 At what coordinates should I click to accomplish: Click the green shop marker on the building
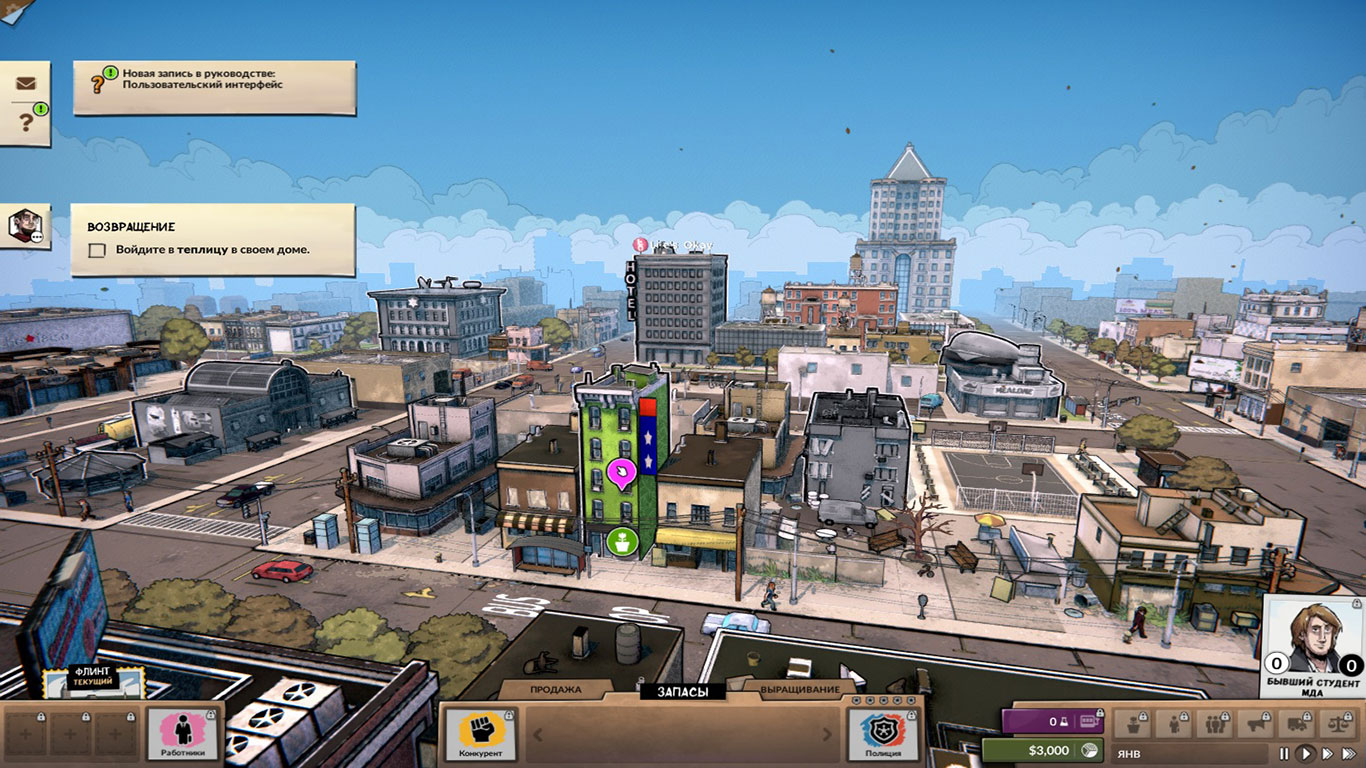point(622,543)
